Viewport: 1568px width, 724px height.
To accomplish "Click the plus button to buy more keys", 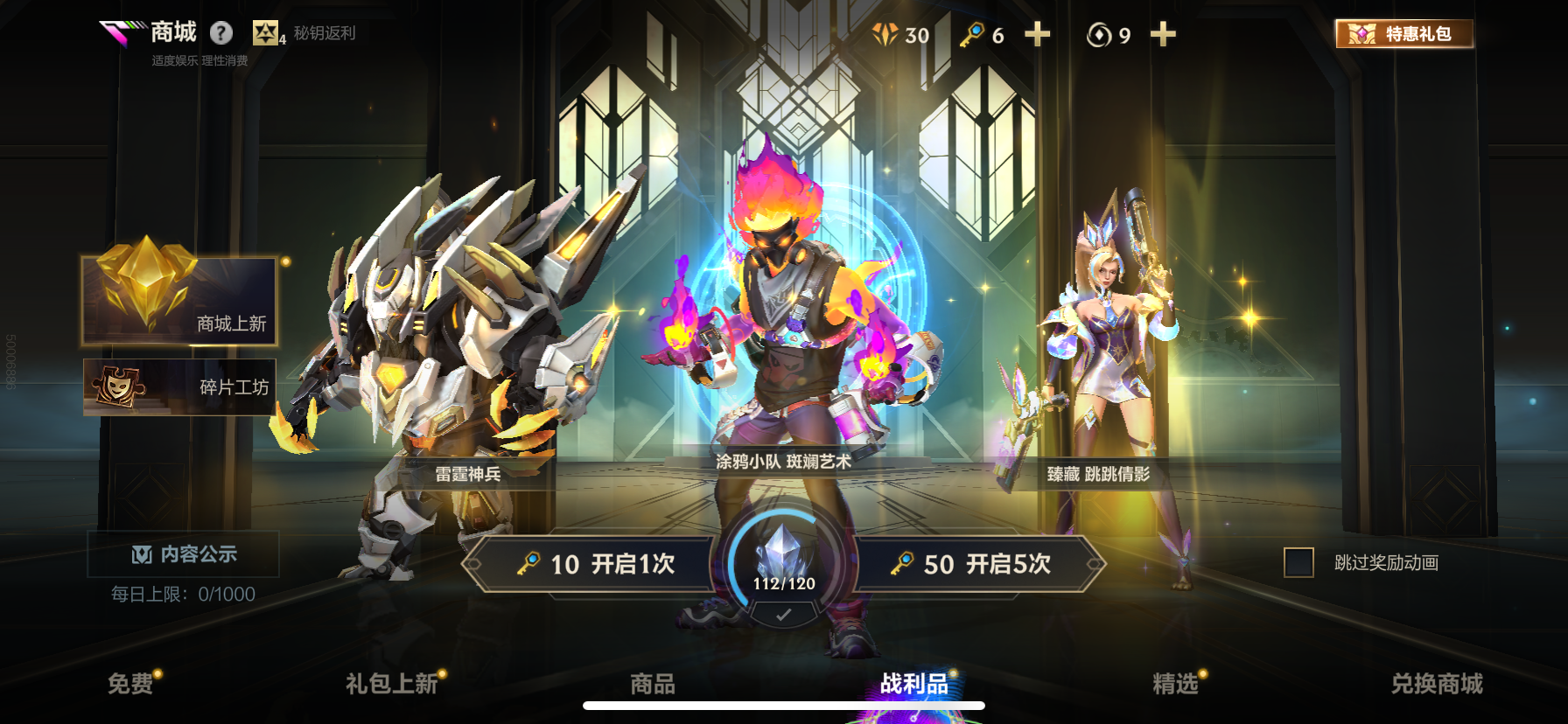I will tap(1038, 35).
